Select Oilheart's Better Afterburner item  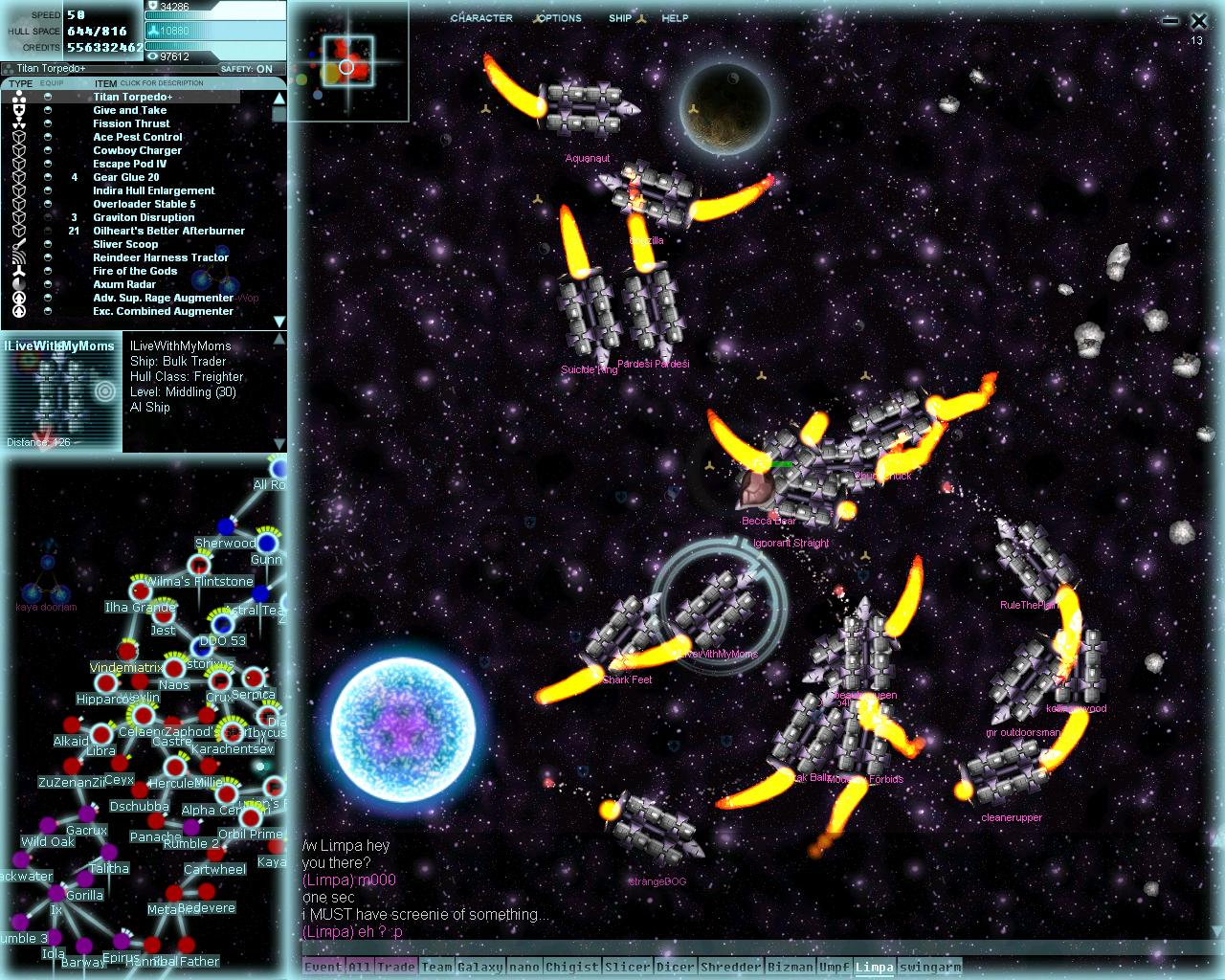pyautogui.click(x=168, y=231)
